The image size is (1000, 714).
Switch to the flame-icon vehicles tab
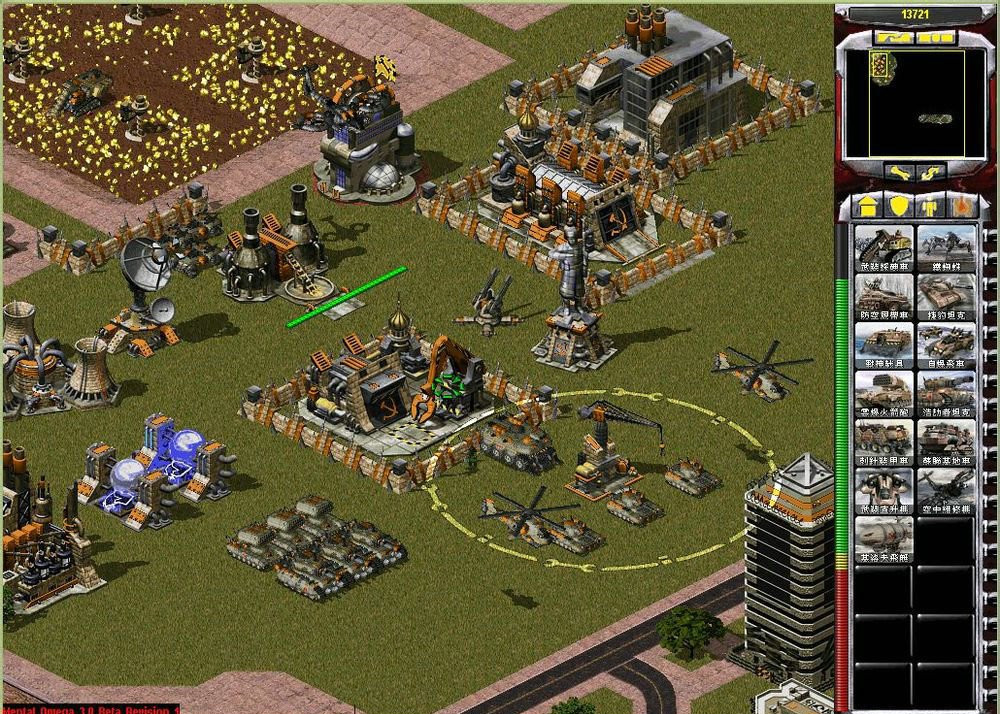coord(962,206)
